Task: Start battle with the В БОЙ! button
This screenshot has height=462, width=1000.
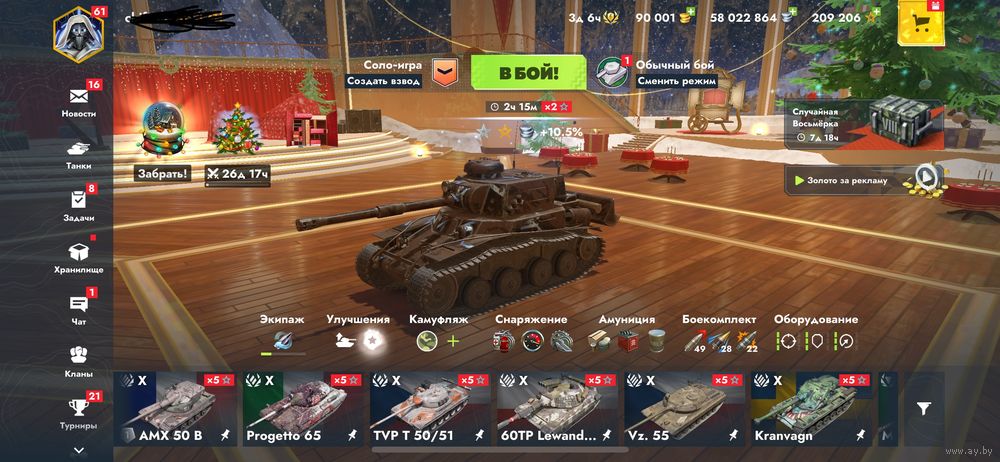Action: tap(528, 73)
